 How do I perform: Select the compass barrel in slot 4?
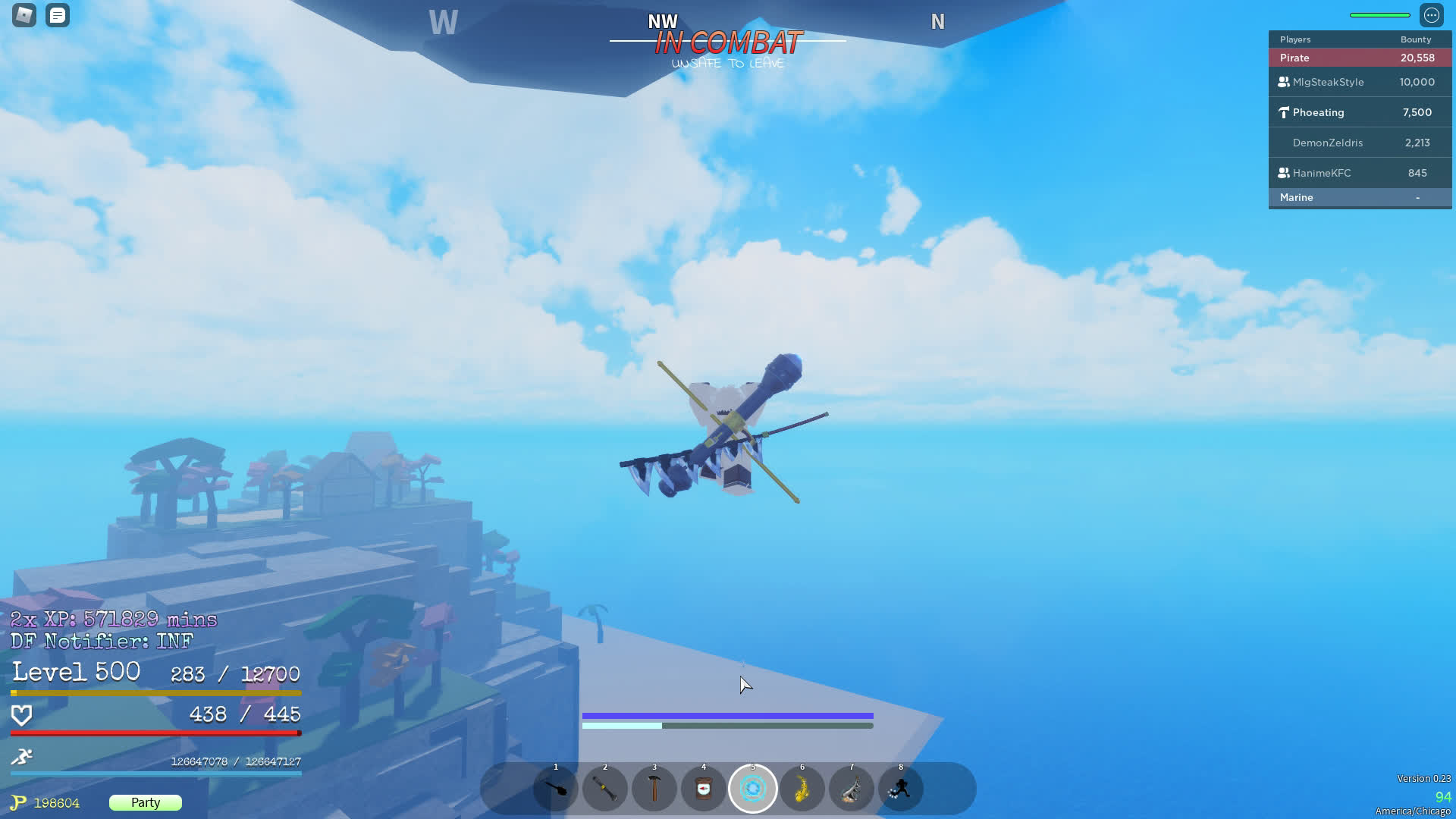tap(704, 789)
